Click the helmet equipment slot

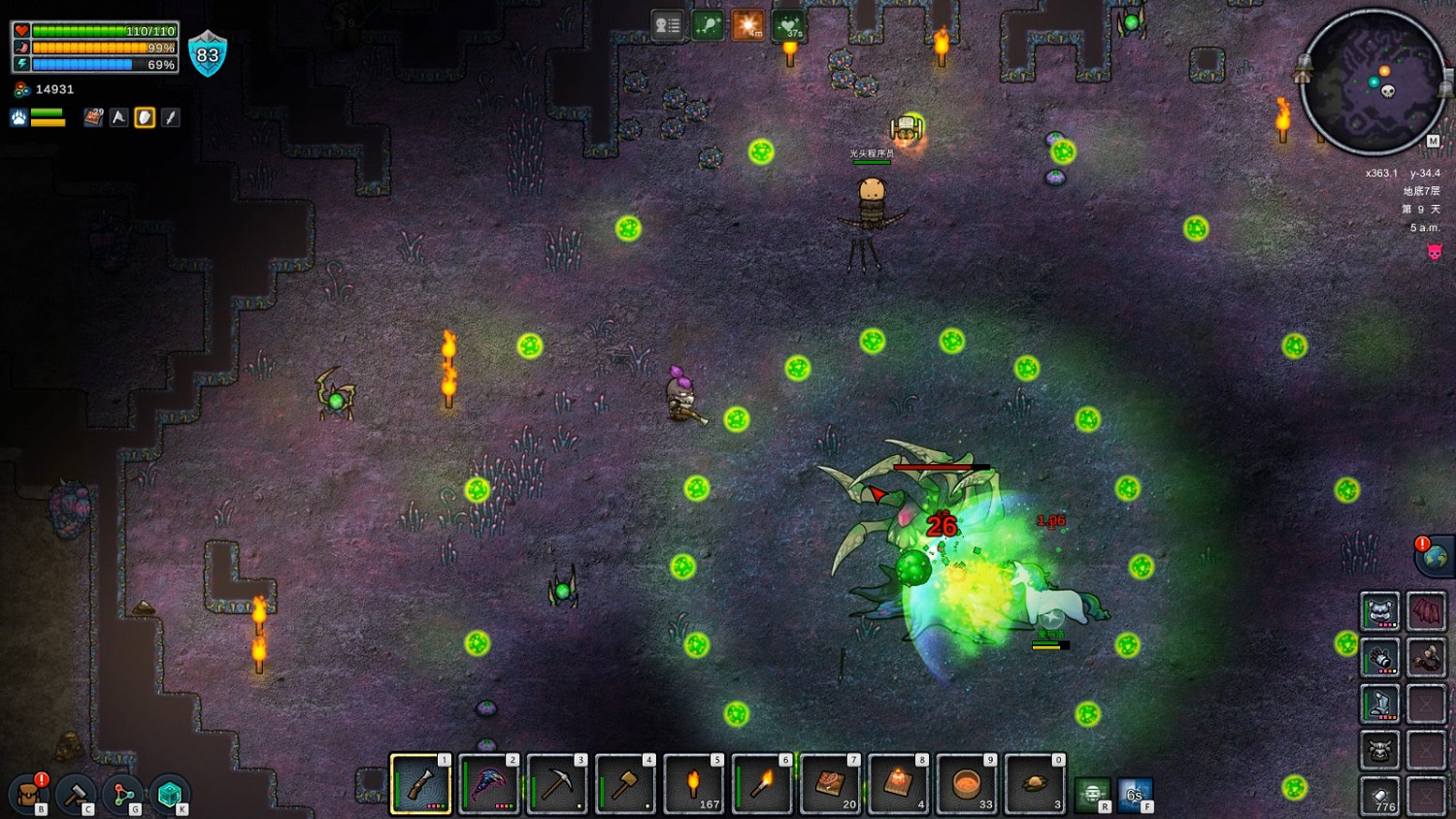1379,609
